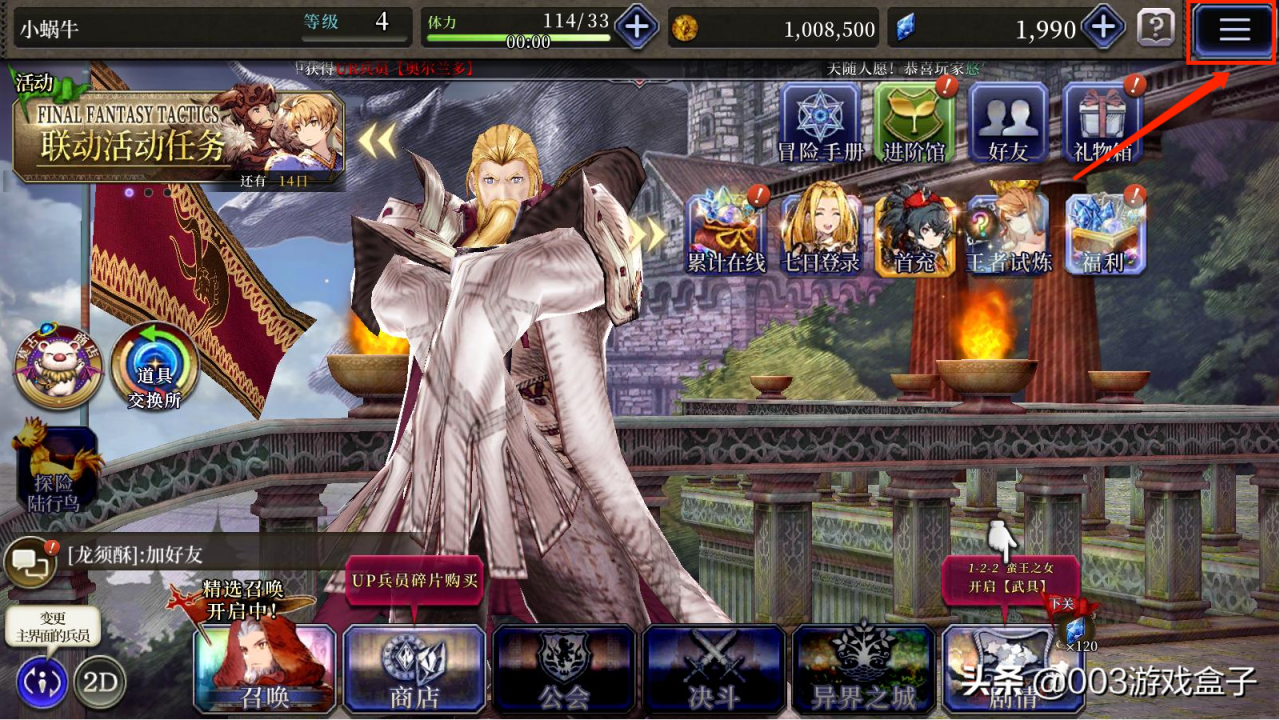The width and height of the screenshot is (1280, 720).
Task: Open the 冒险手册 adventure handbook icon
Action: point(820,122)
